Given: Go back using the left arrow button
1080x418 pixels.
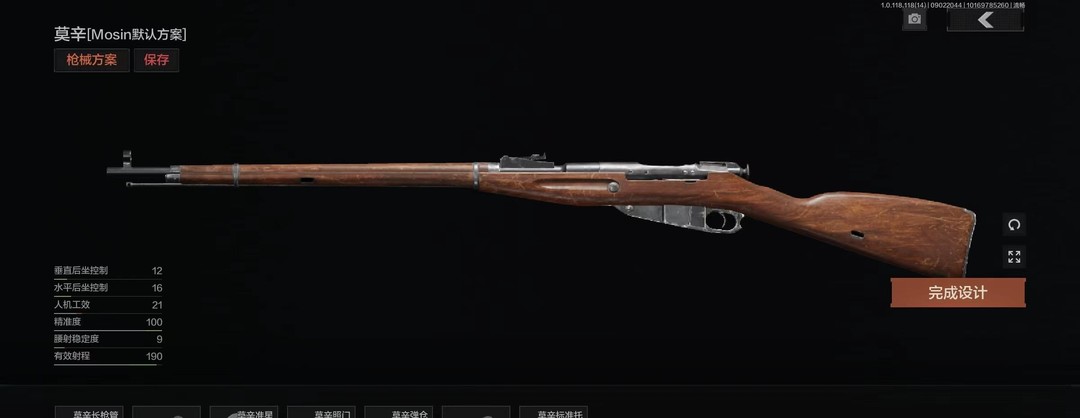Looking at the screenshot, I should pos(985,20).
